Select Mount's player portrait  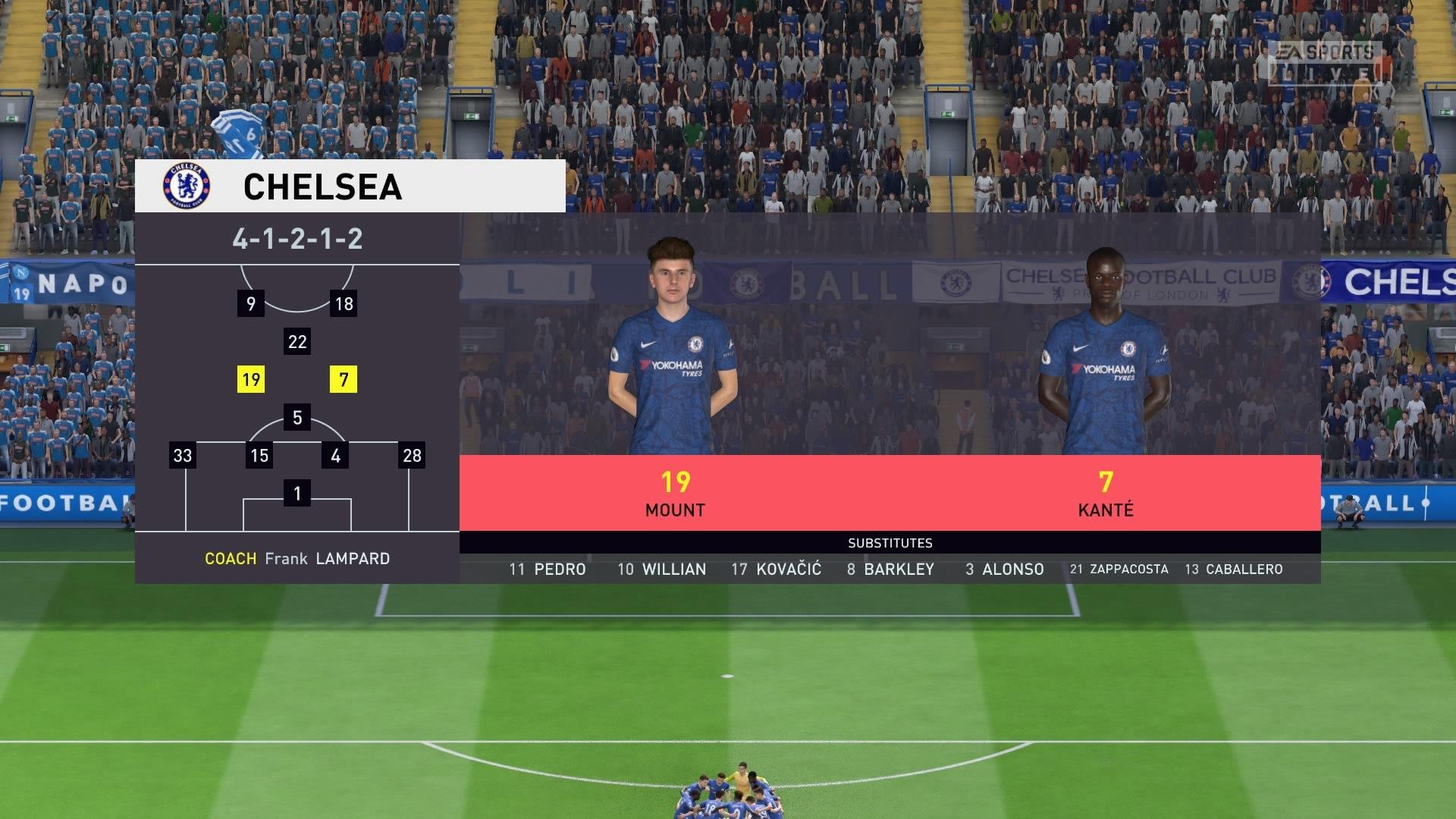(673, 349)
